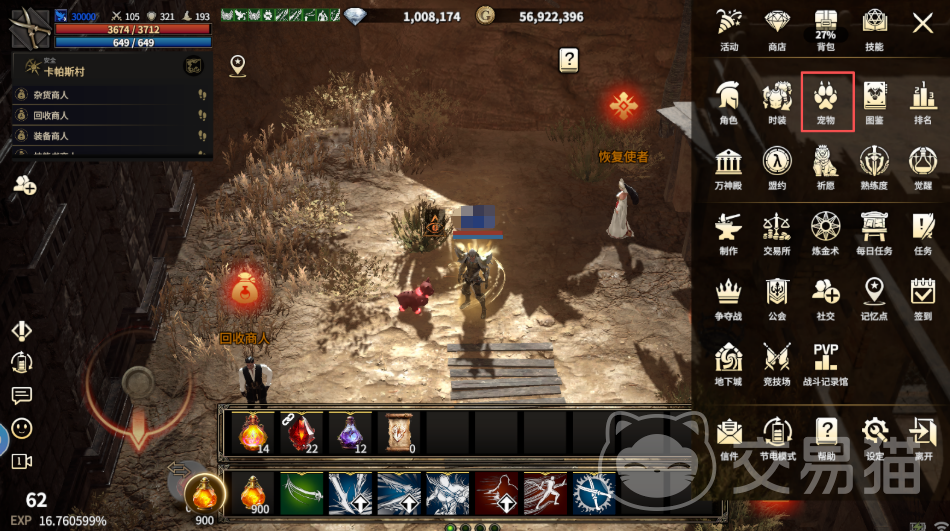Image resolution: width=950 pixels, height=531 pixels.
Task: Close the main menu panel
Action: click(922, 23)
